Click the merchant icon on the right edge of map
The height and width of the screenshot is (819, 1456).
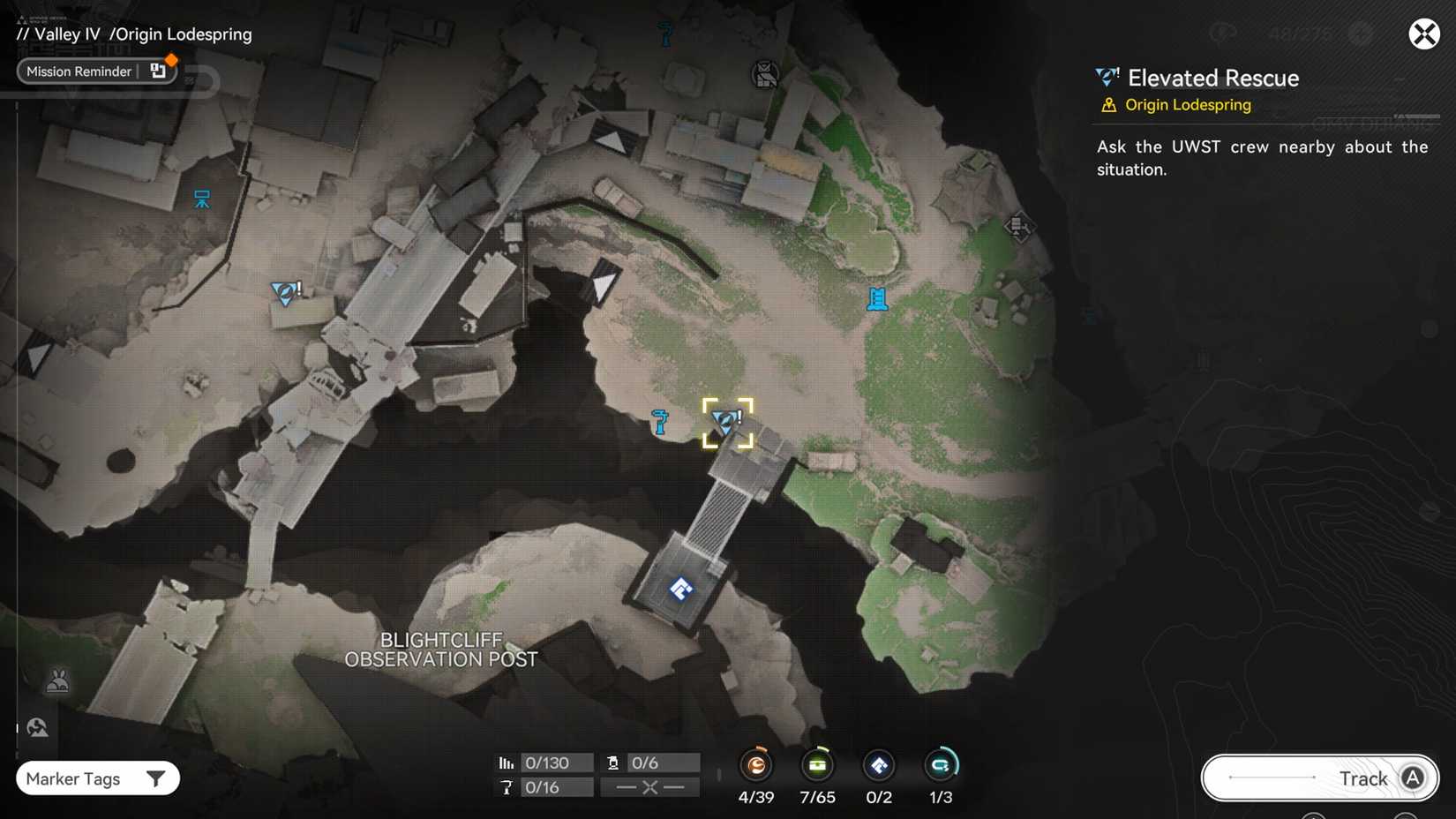tap(1019, 228)
